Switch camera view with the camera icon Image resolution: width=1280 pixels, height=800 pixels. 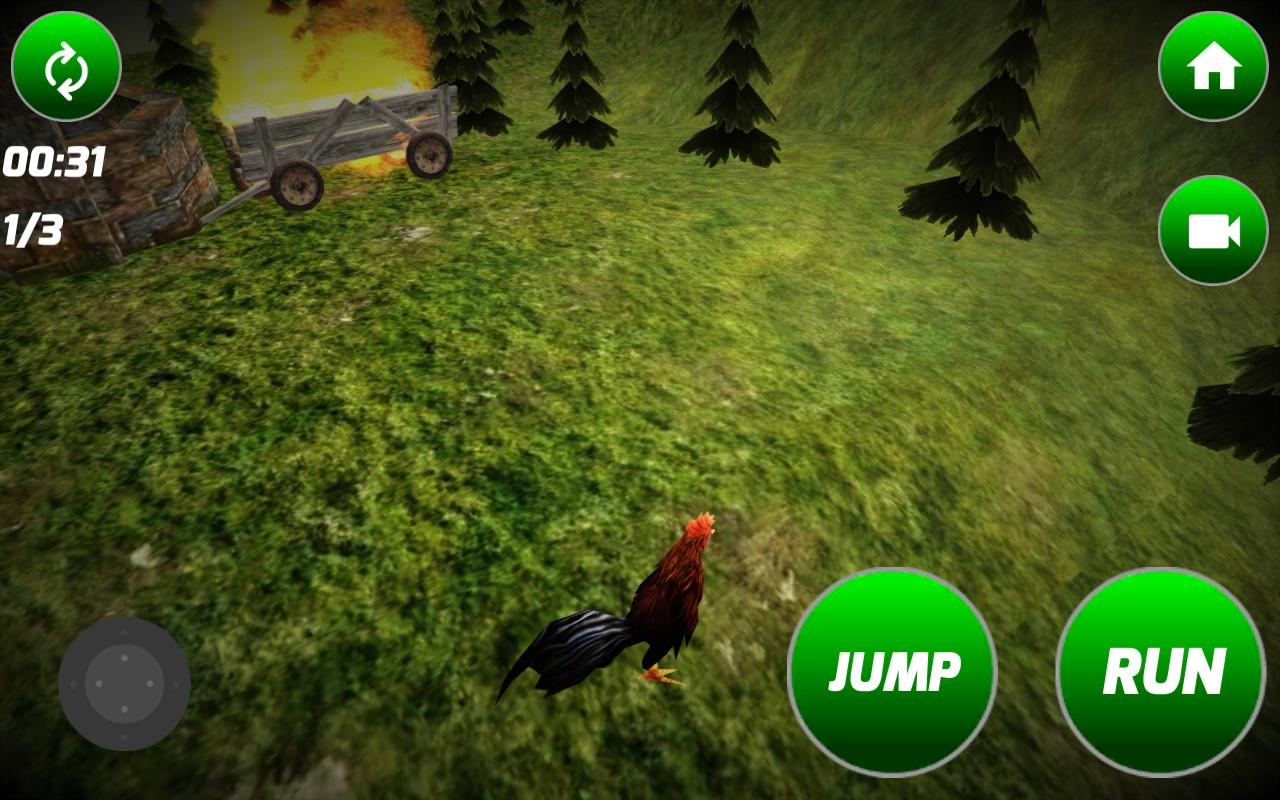tap(1212, 234)
